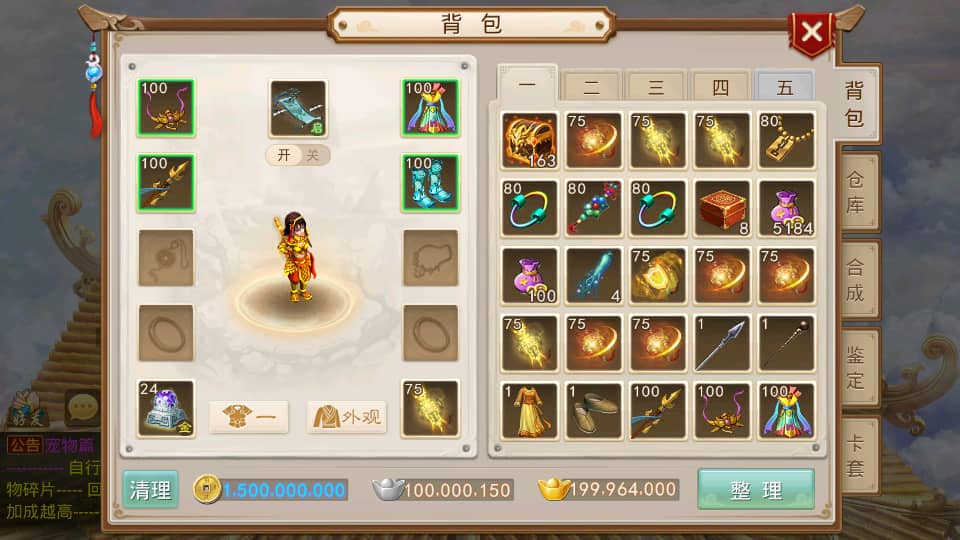Select bag page 三
Screen dimensions: 960x540
(656, 87)
